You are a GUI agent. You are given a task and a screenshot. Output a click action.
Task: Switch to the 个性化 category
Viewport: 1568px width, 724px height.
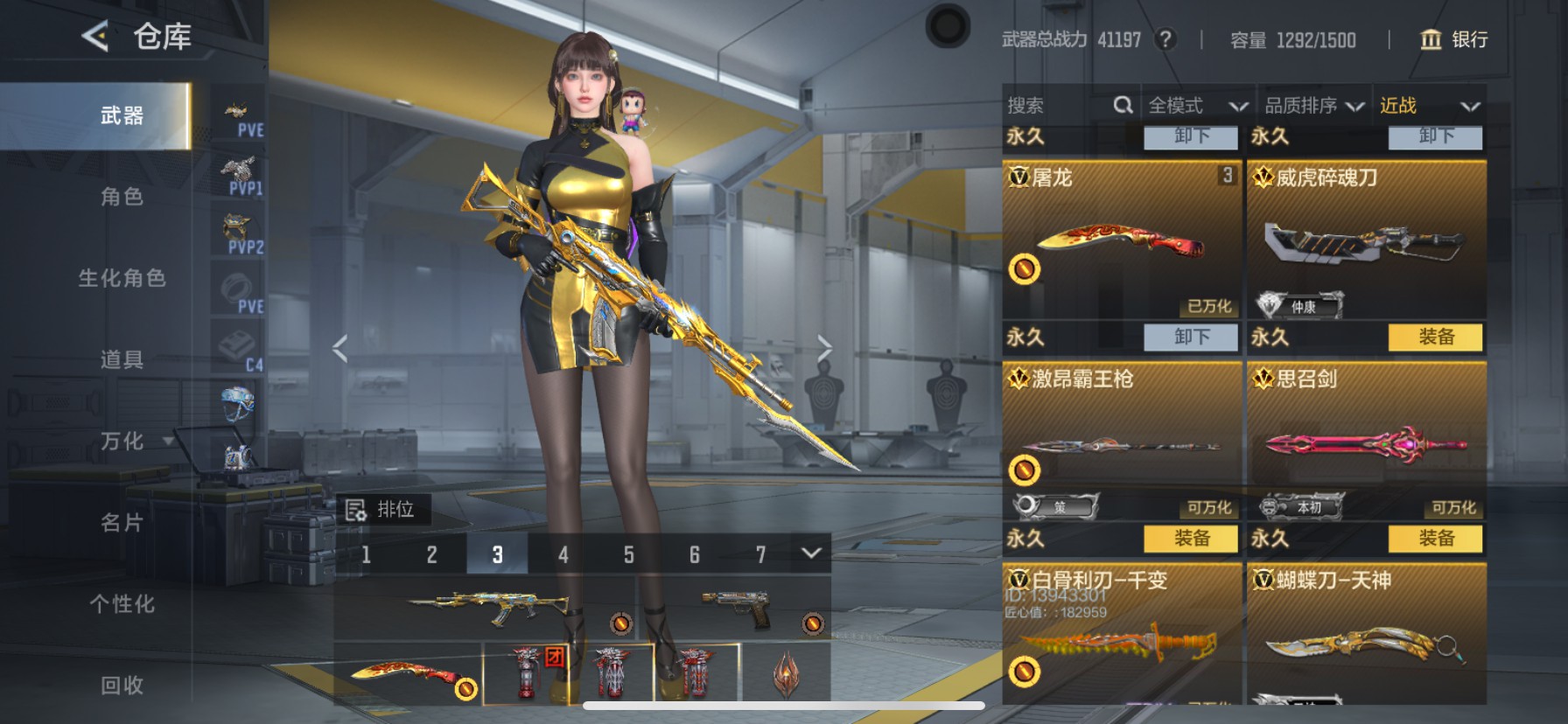pos(122,603)
